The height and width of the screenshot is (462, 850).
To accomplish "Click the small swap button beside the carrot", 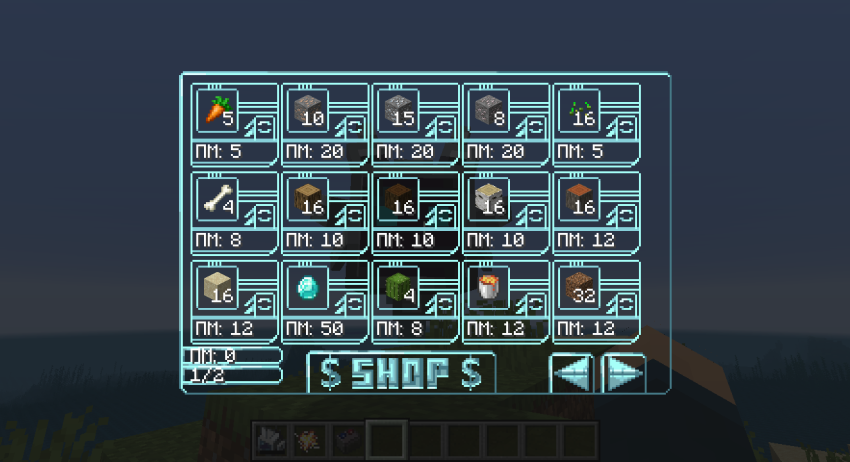I will (265, 127).
